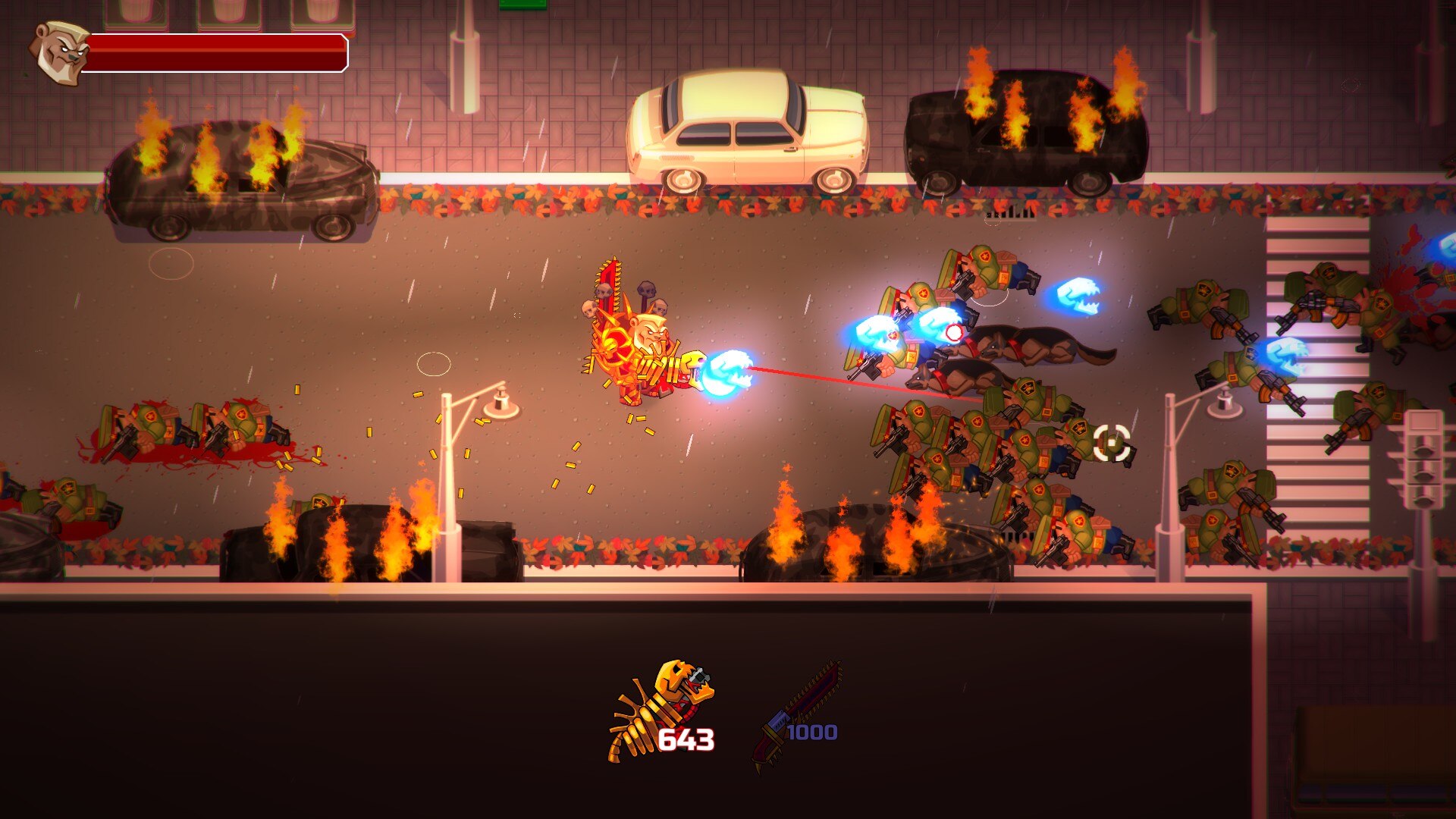Image resolution: width=1456 pixels, height=819 pixels.
Task: Click the bear character portrait
Action: (58, 52)
